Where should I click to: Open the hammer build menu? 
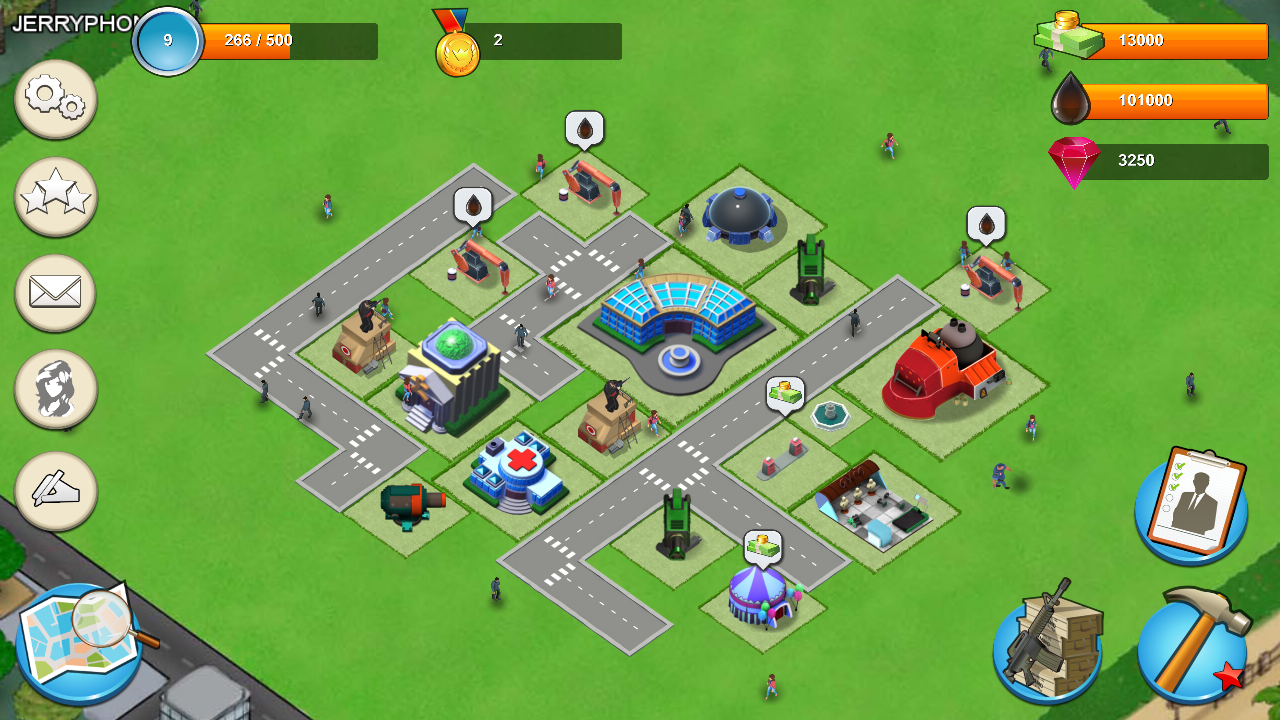point(1192,645)
